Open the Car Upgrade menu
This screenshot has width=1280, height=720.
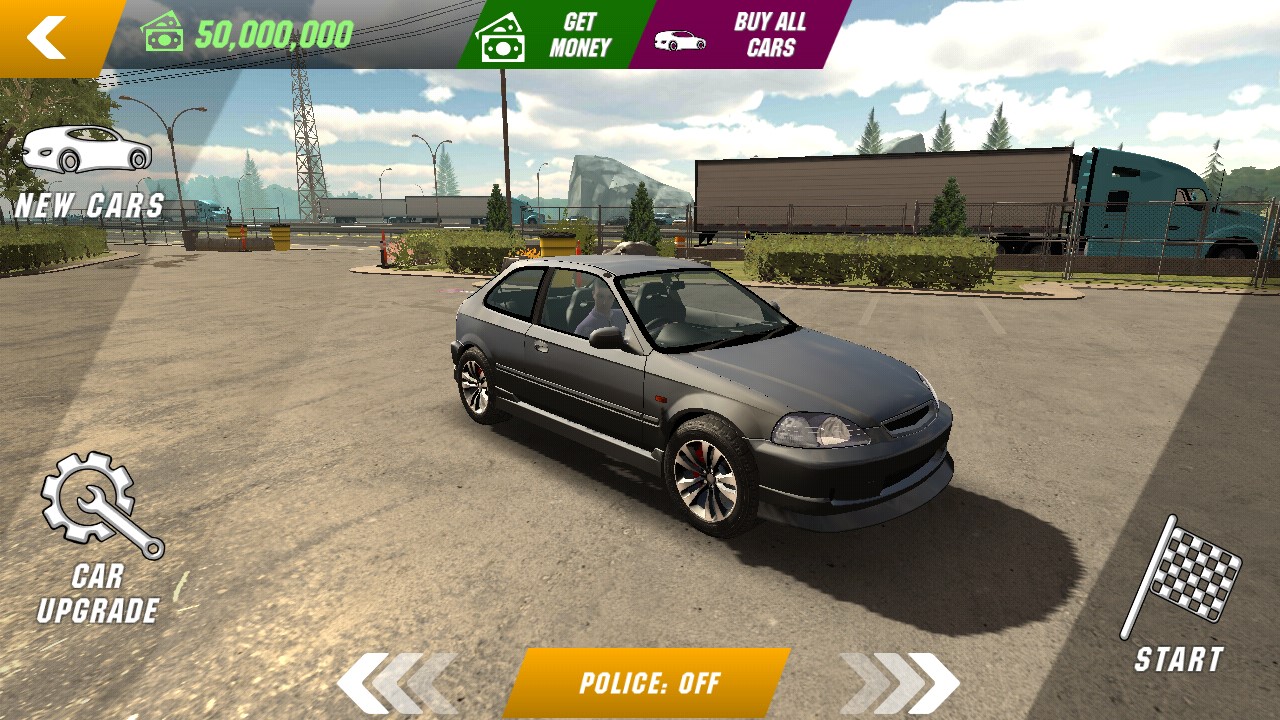(x=100, y=540)
